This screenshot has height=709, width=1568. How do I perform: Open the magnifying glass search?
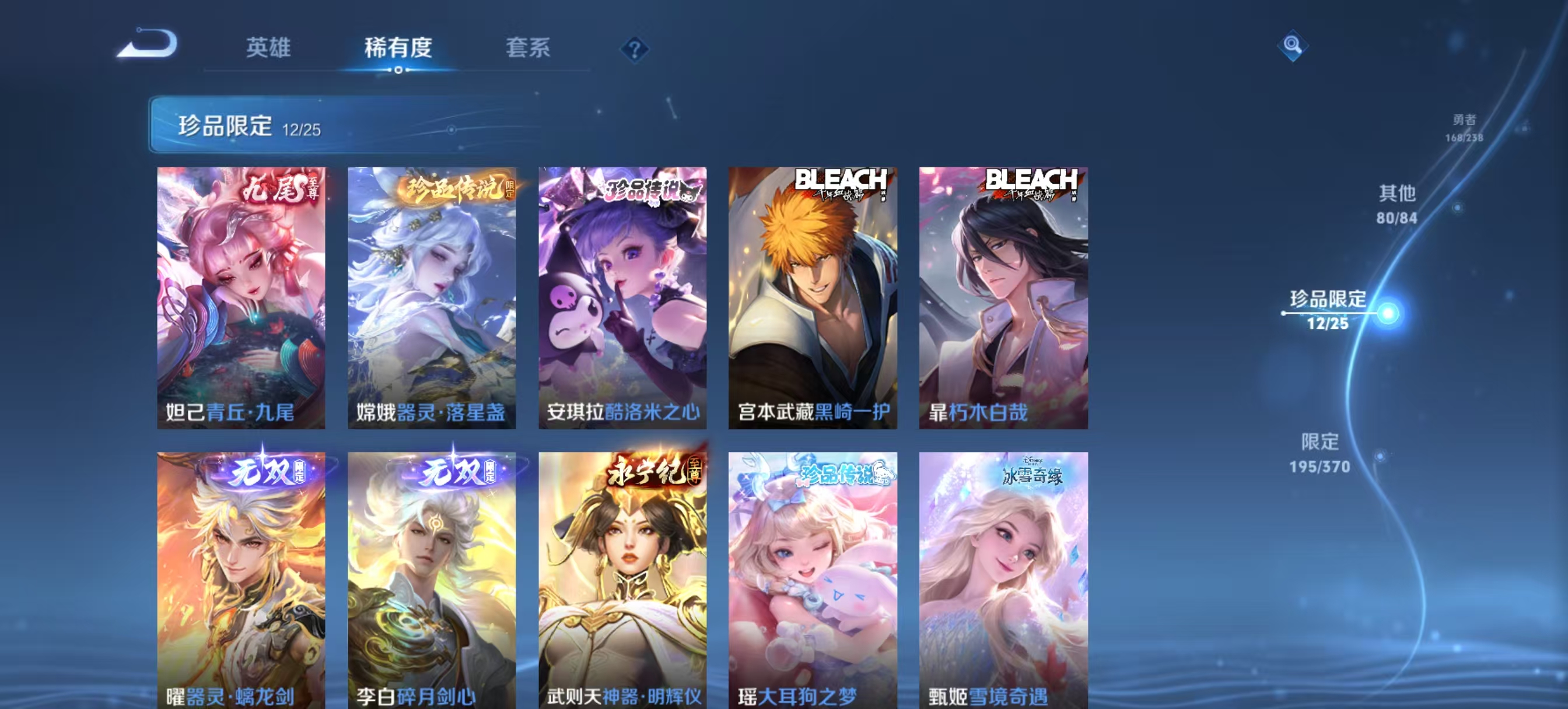click(x=1291, y=45)
